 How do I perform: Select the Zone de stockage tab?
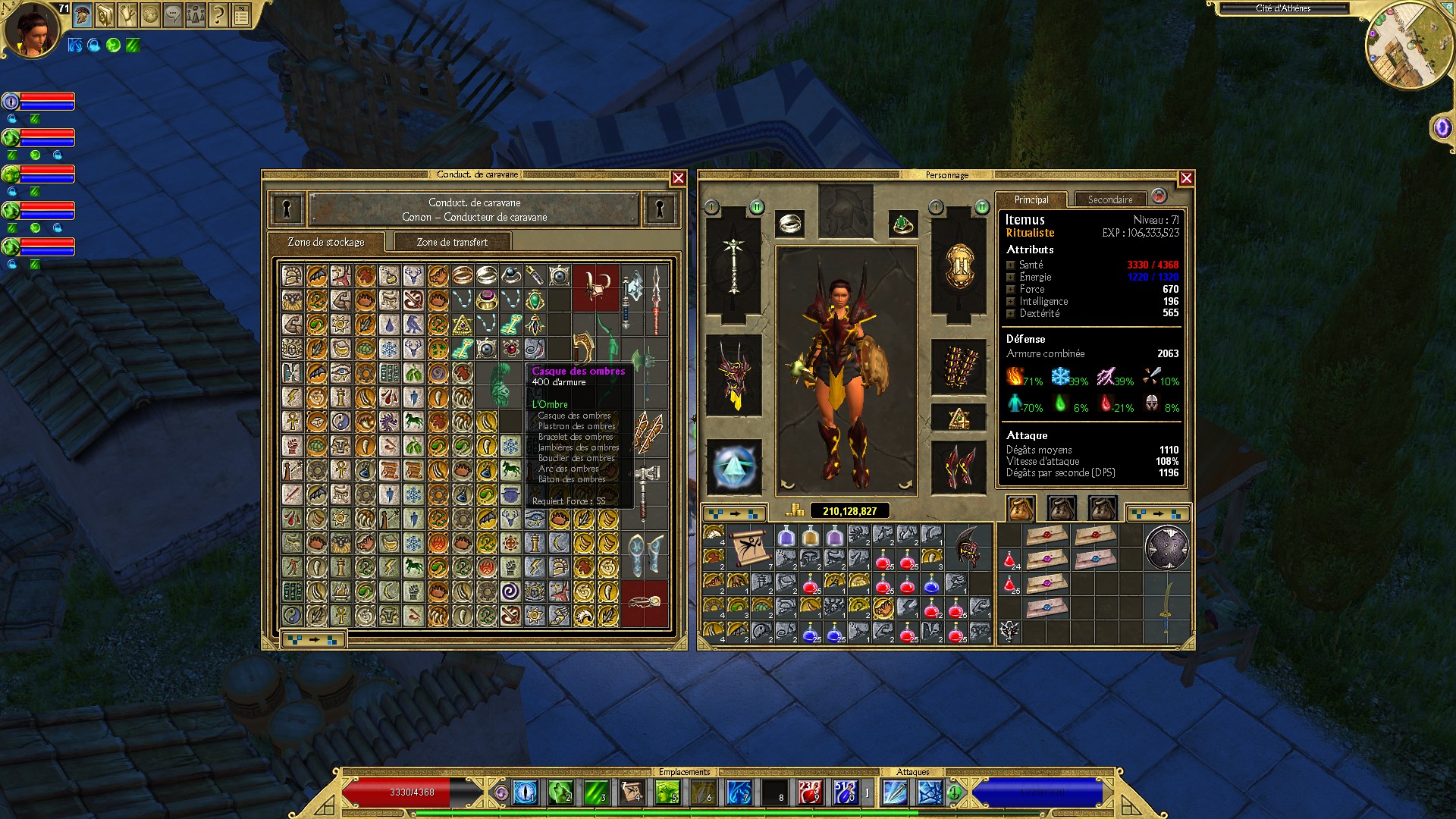click(326, 242)
